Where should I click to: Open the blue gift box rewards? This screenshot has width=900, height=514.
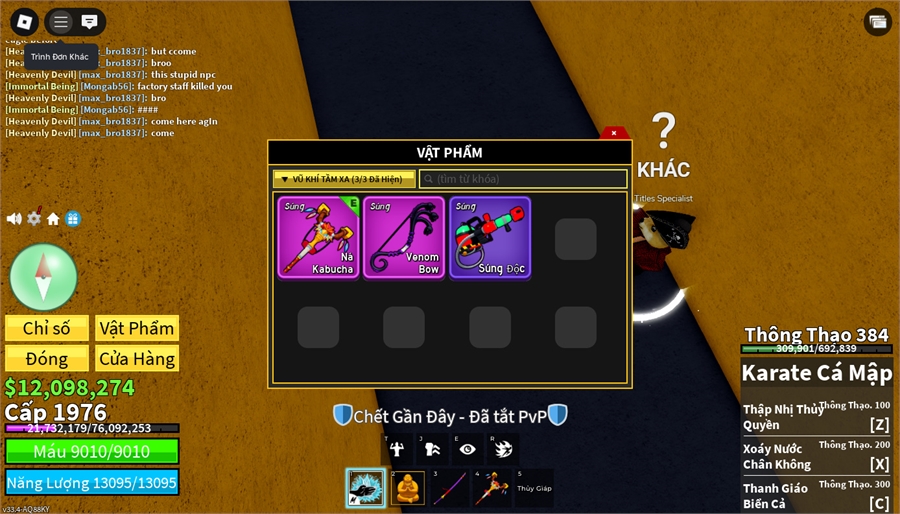tap(73, 219)
